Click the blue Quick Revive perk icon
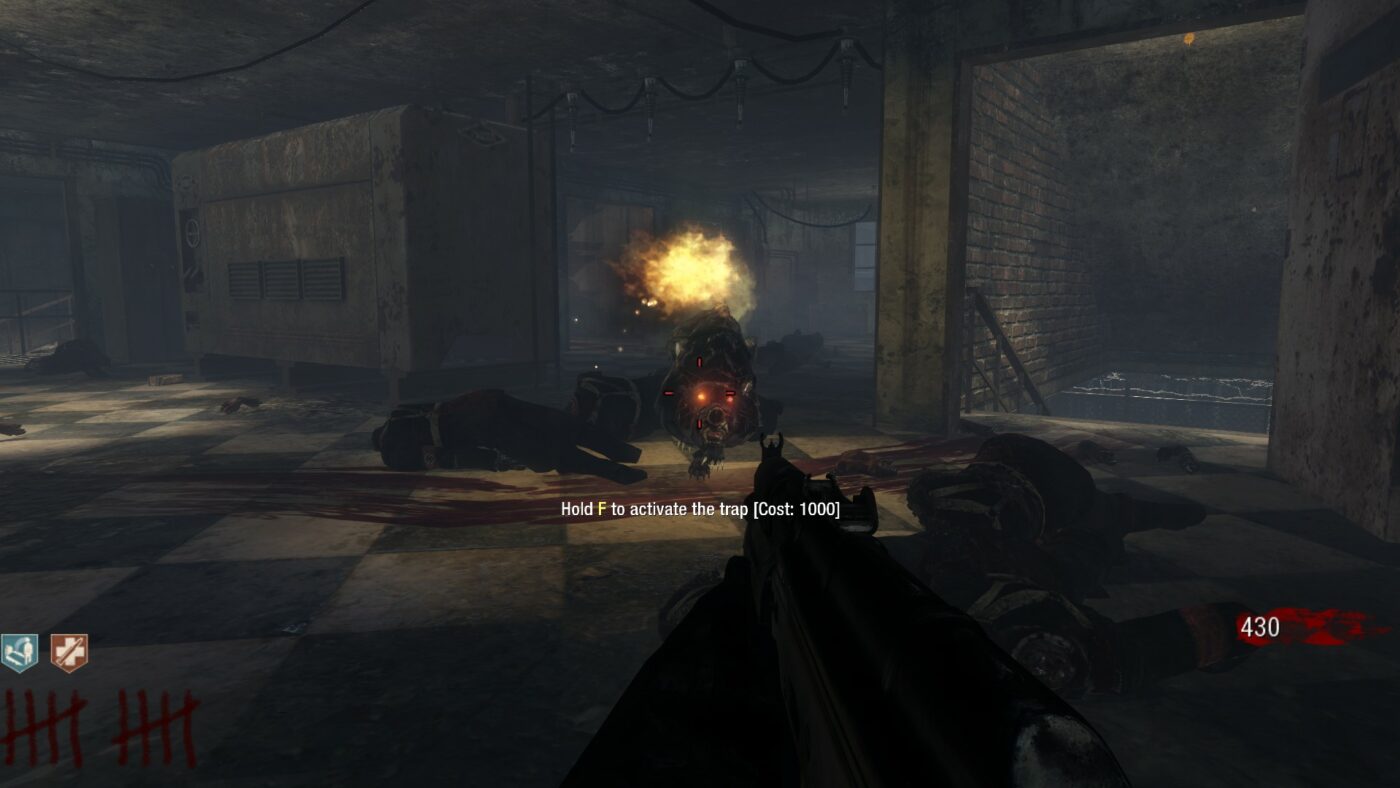 tap(20, 653)
